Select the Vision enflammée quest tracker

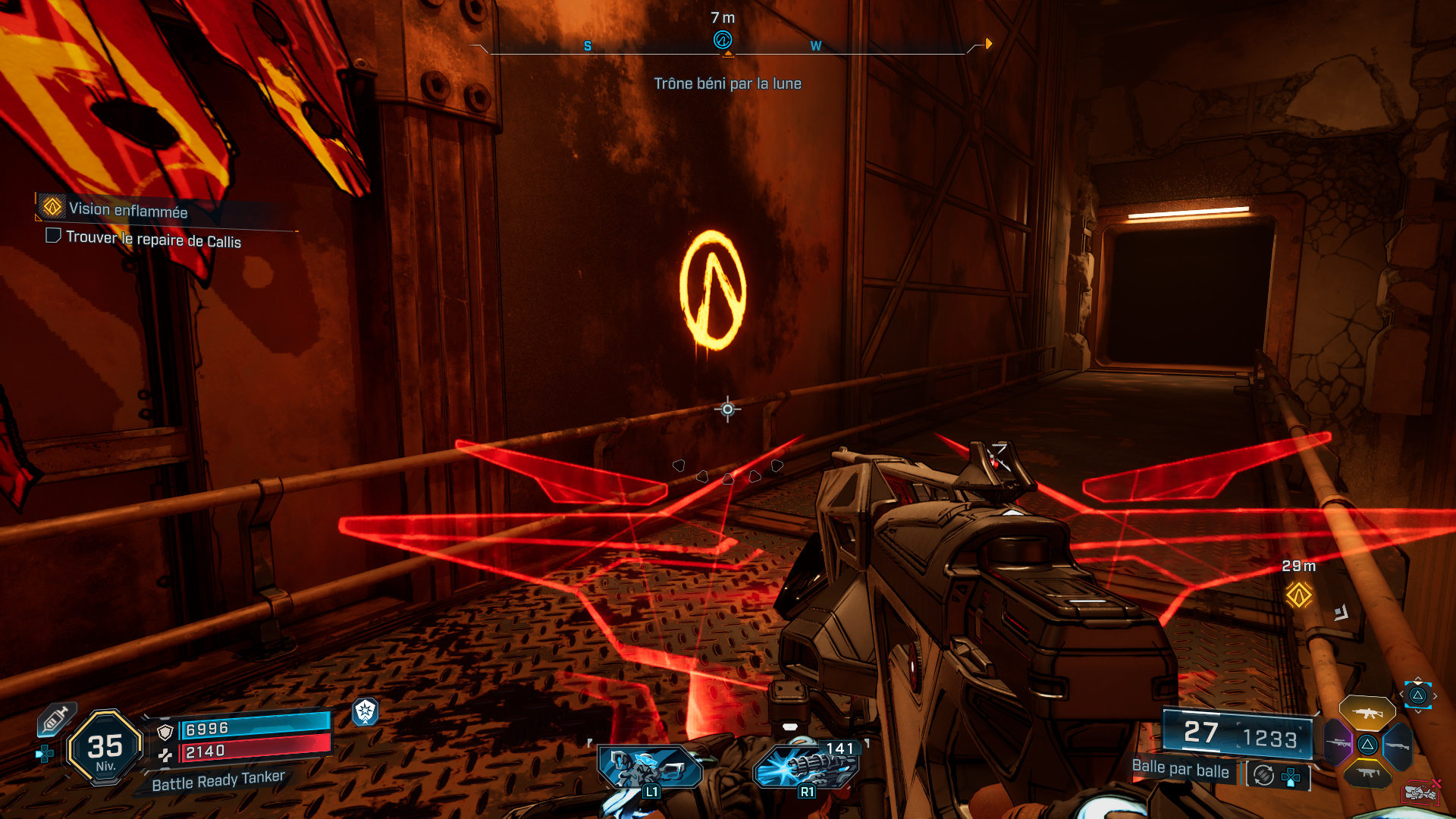point(127,209)
